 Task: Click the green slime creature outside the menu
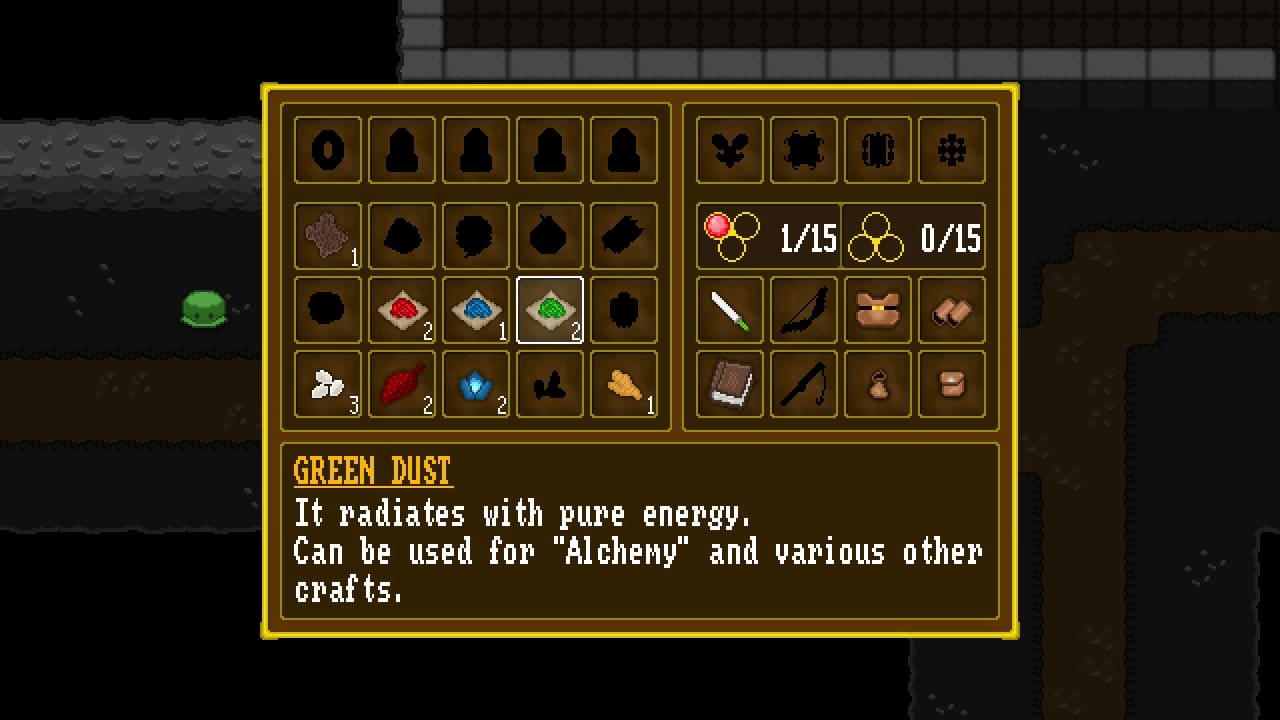click(x=205, y=310)
